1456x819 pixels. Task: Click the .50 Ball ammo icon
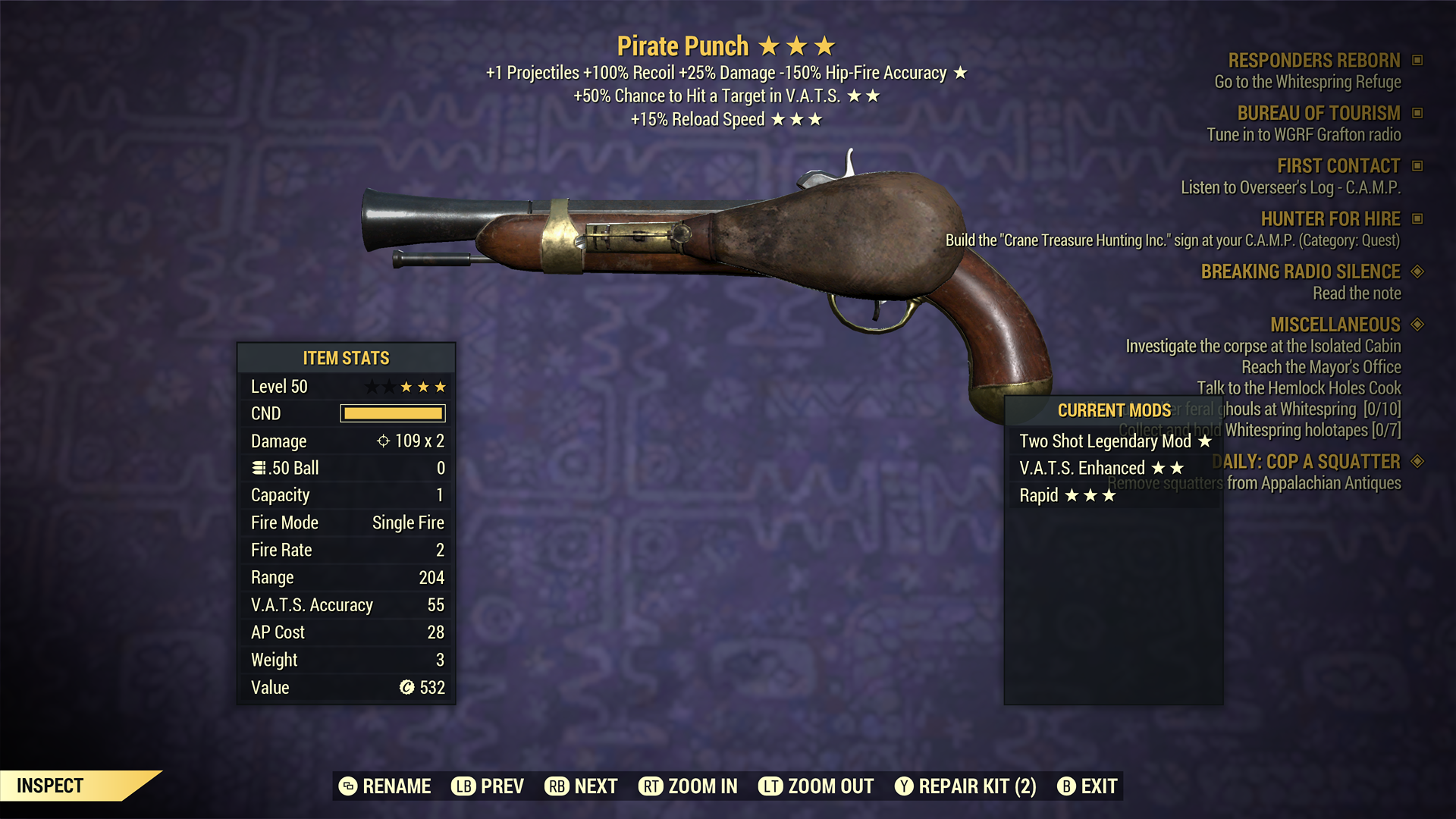259,468
